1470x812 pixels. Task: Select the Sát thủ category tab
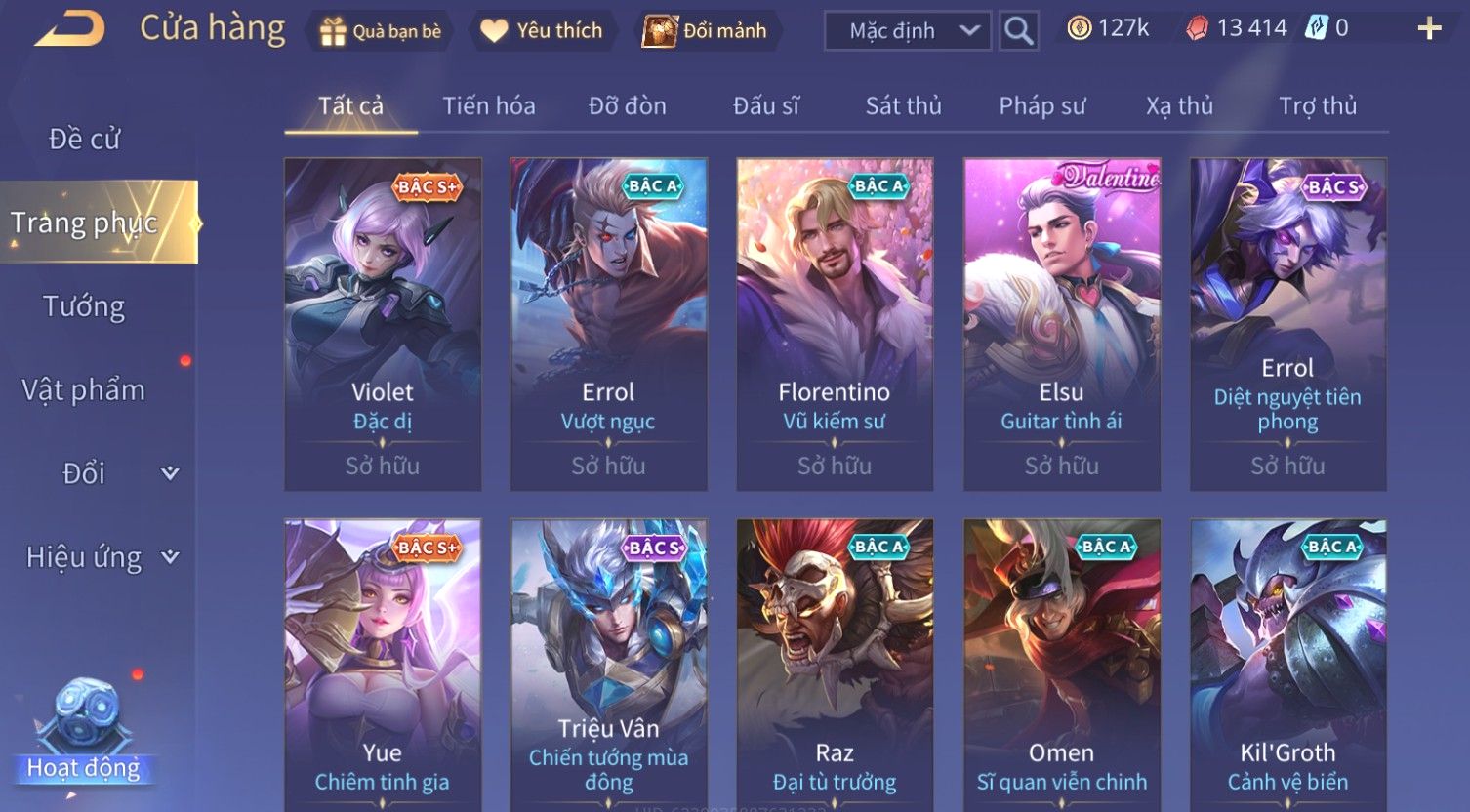903,105
